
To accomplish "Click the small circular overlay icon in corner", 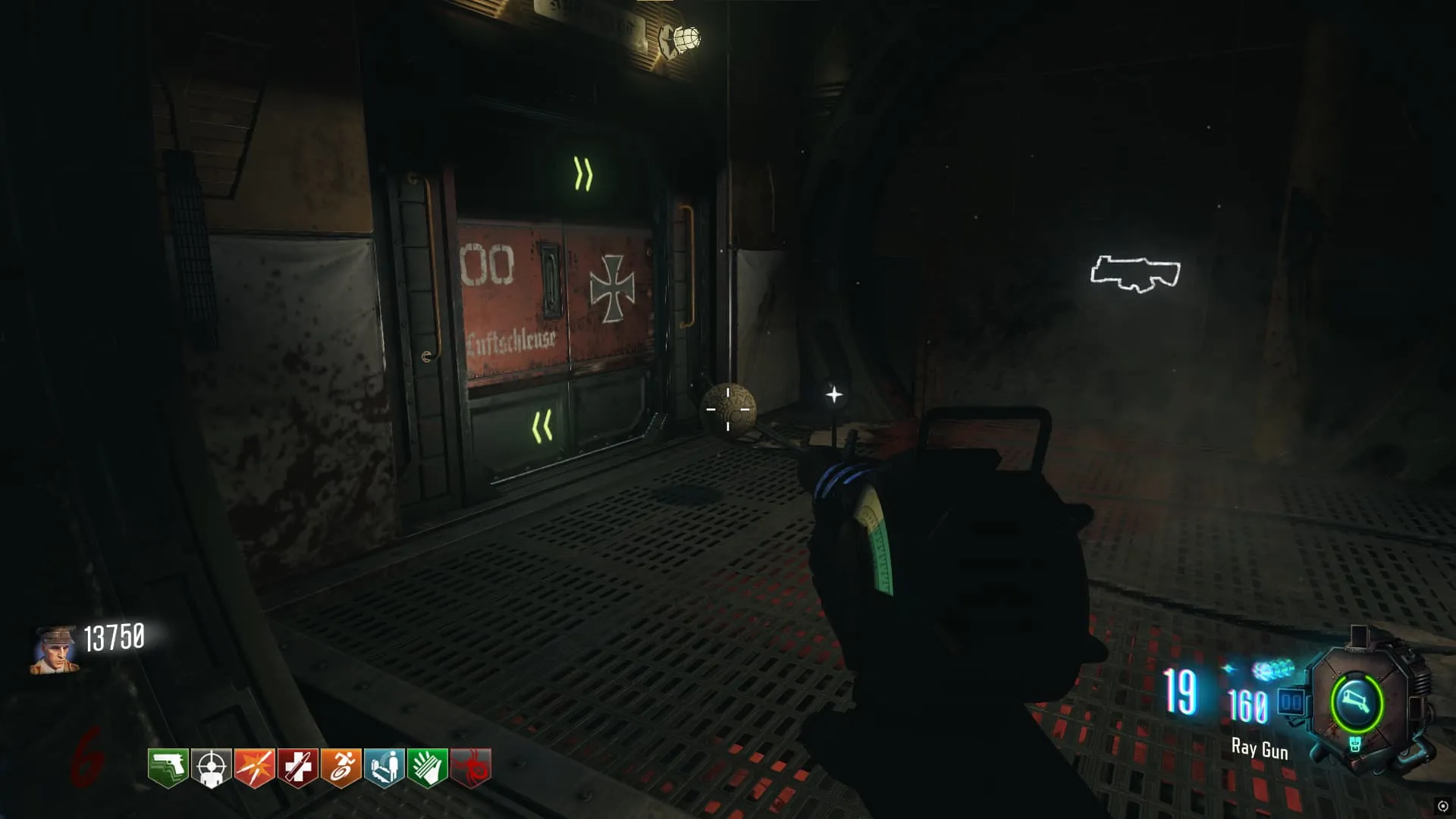I will coord(1442,806).
